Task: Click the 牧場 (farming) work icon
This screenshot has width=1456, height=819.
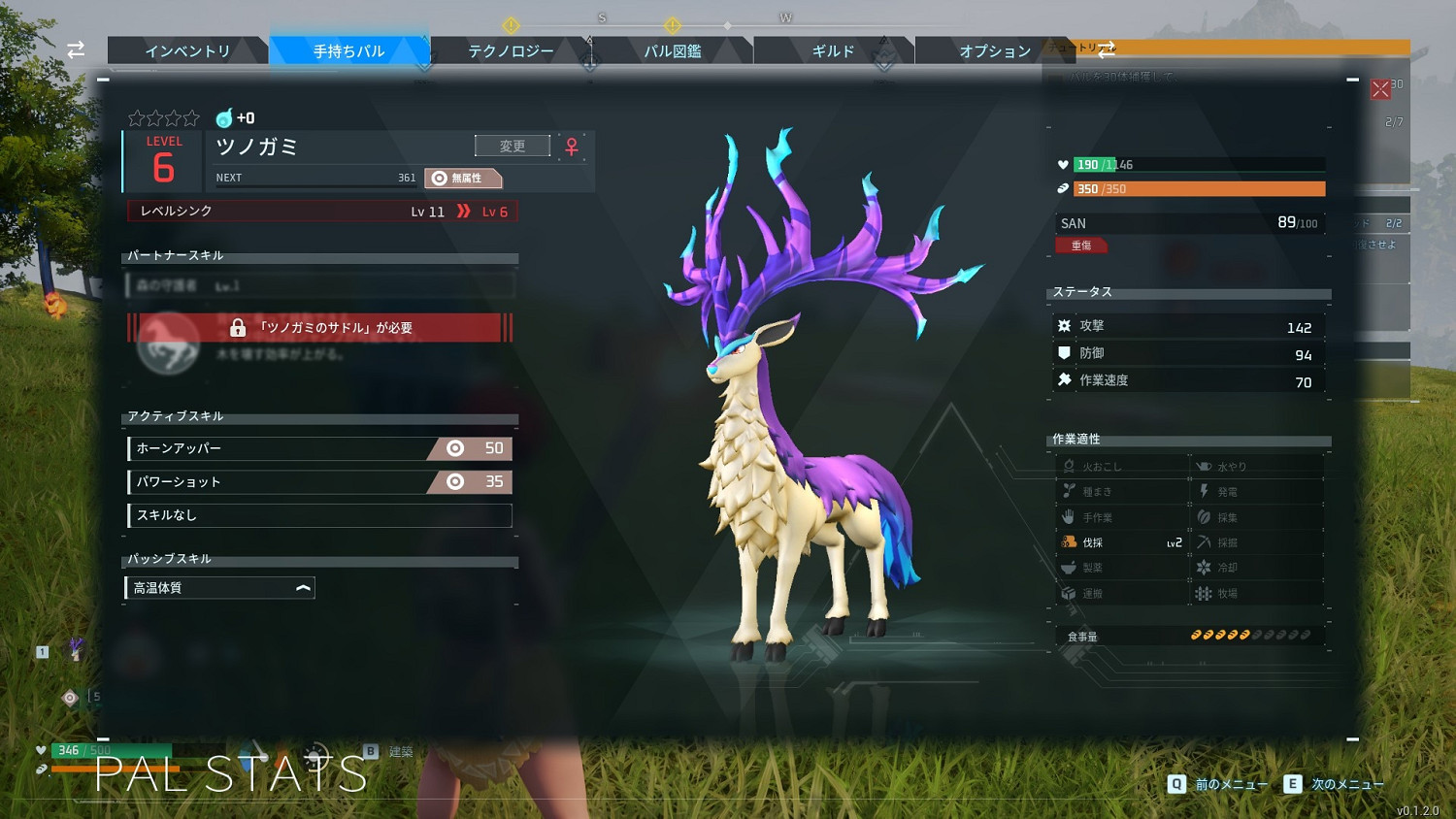Action: click(x=1205, y=592)
